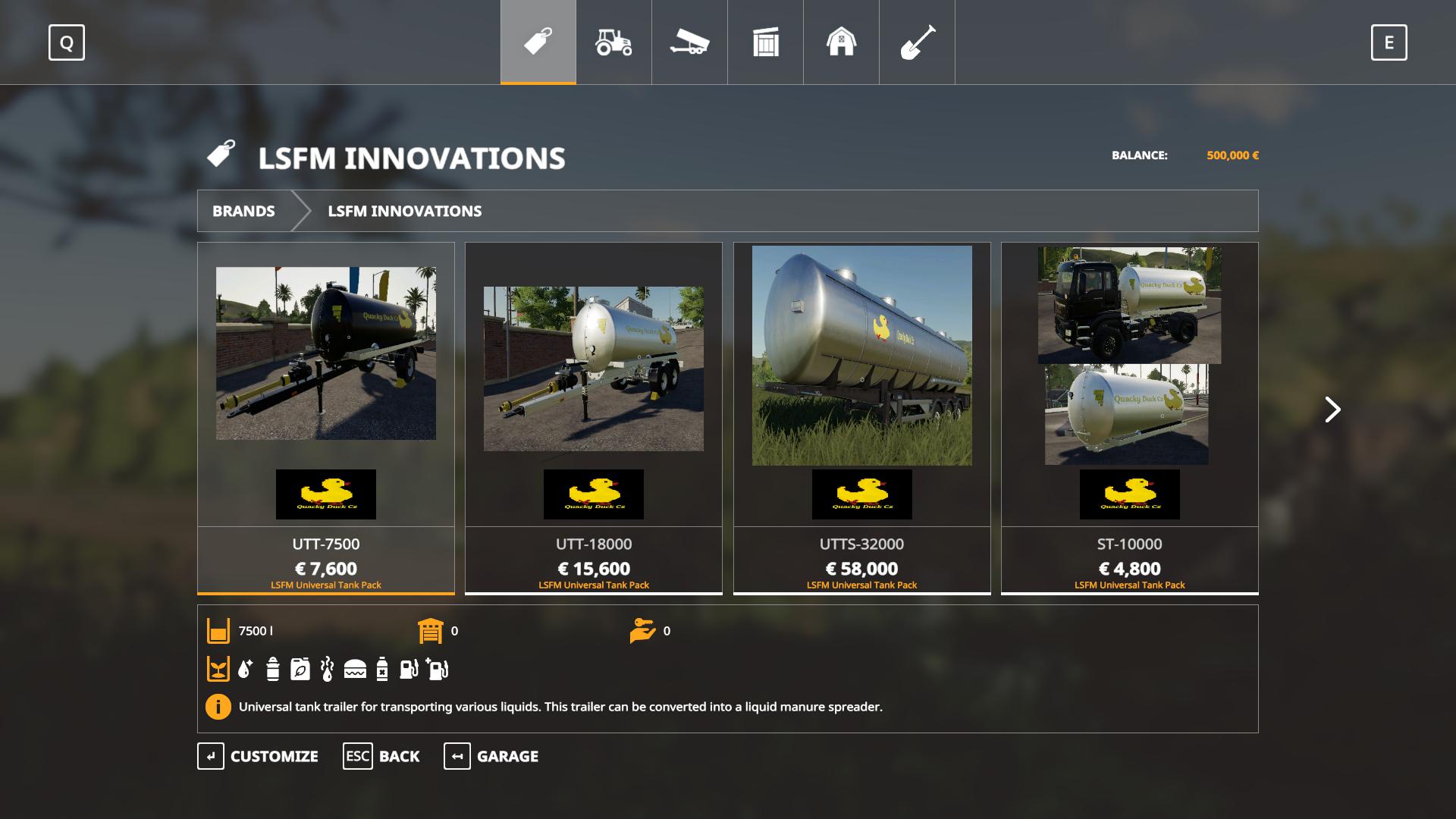Click the Customize button
1456x819 pixels.
(259, 756)
